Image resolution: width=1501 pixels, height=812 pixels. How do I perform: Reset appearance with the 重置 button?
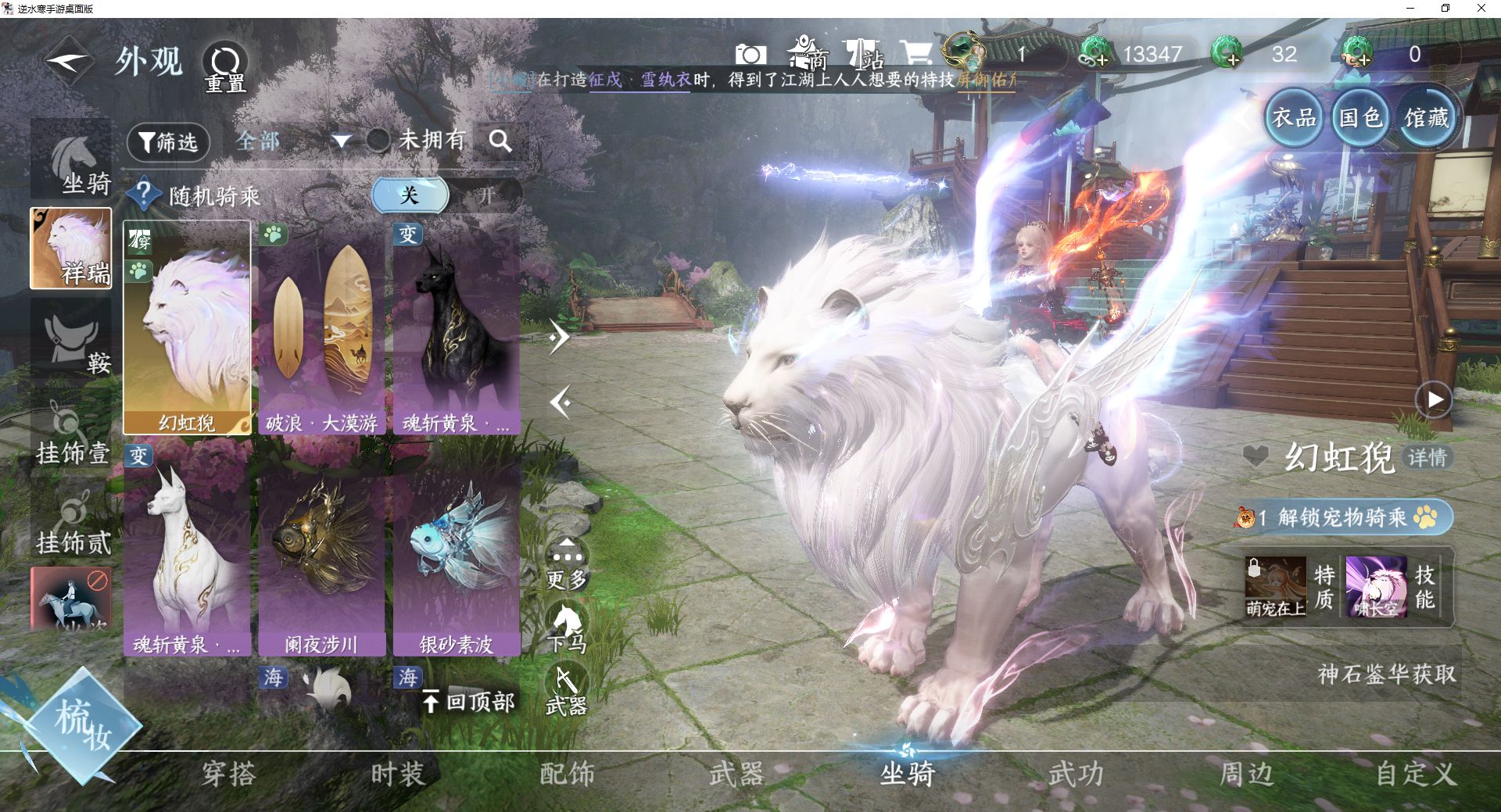pos(225,67)
